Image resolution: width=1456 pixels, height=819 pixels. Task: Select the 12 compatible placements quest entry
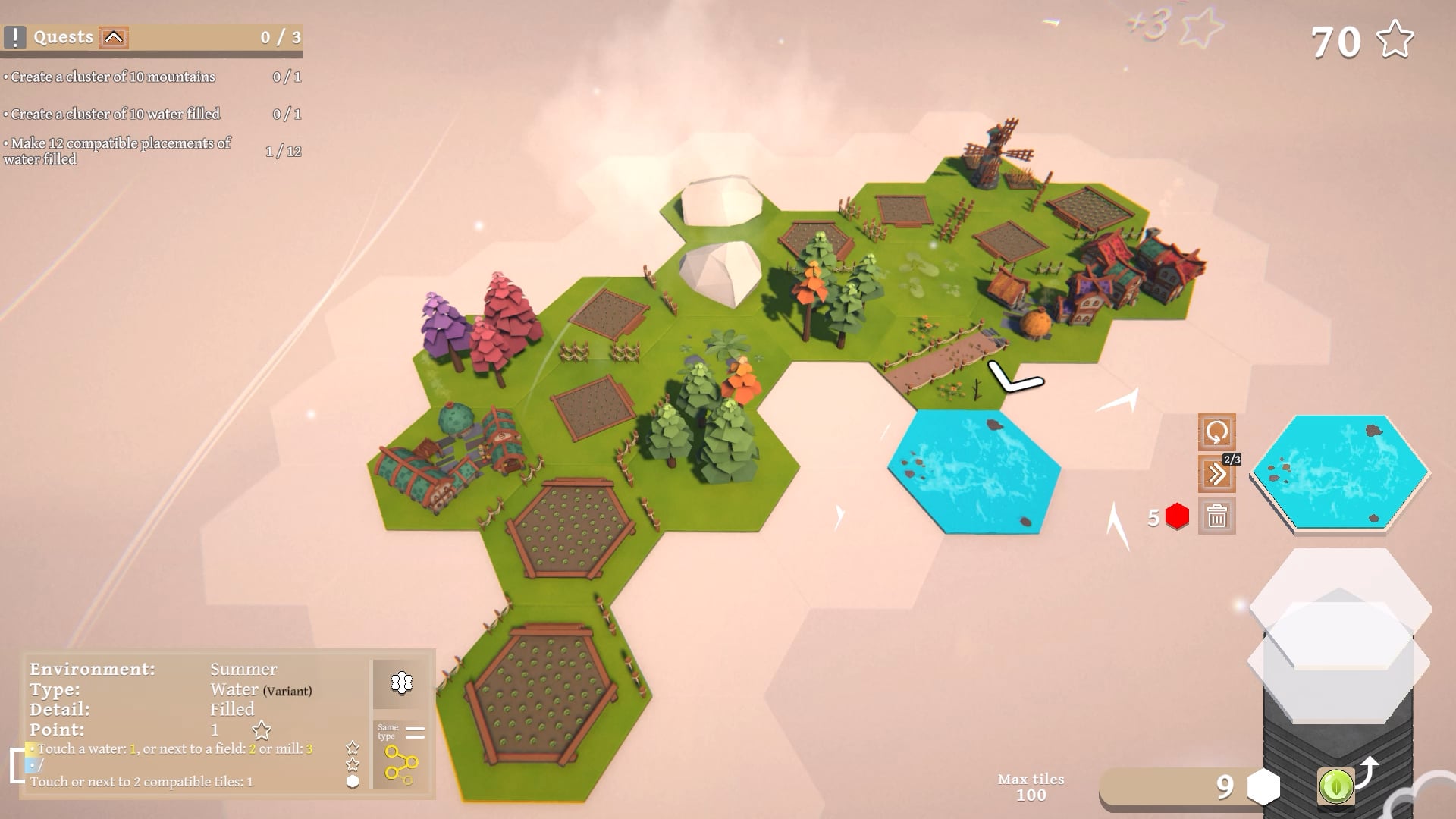click(118, 151)
